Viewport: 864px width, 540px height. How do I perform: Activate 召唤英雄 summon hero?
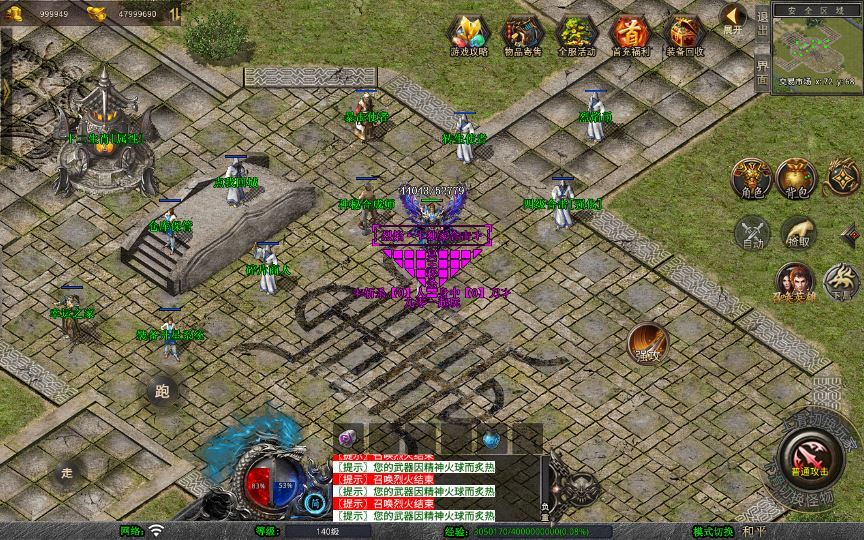(x=794, y=283)
